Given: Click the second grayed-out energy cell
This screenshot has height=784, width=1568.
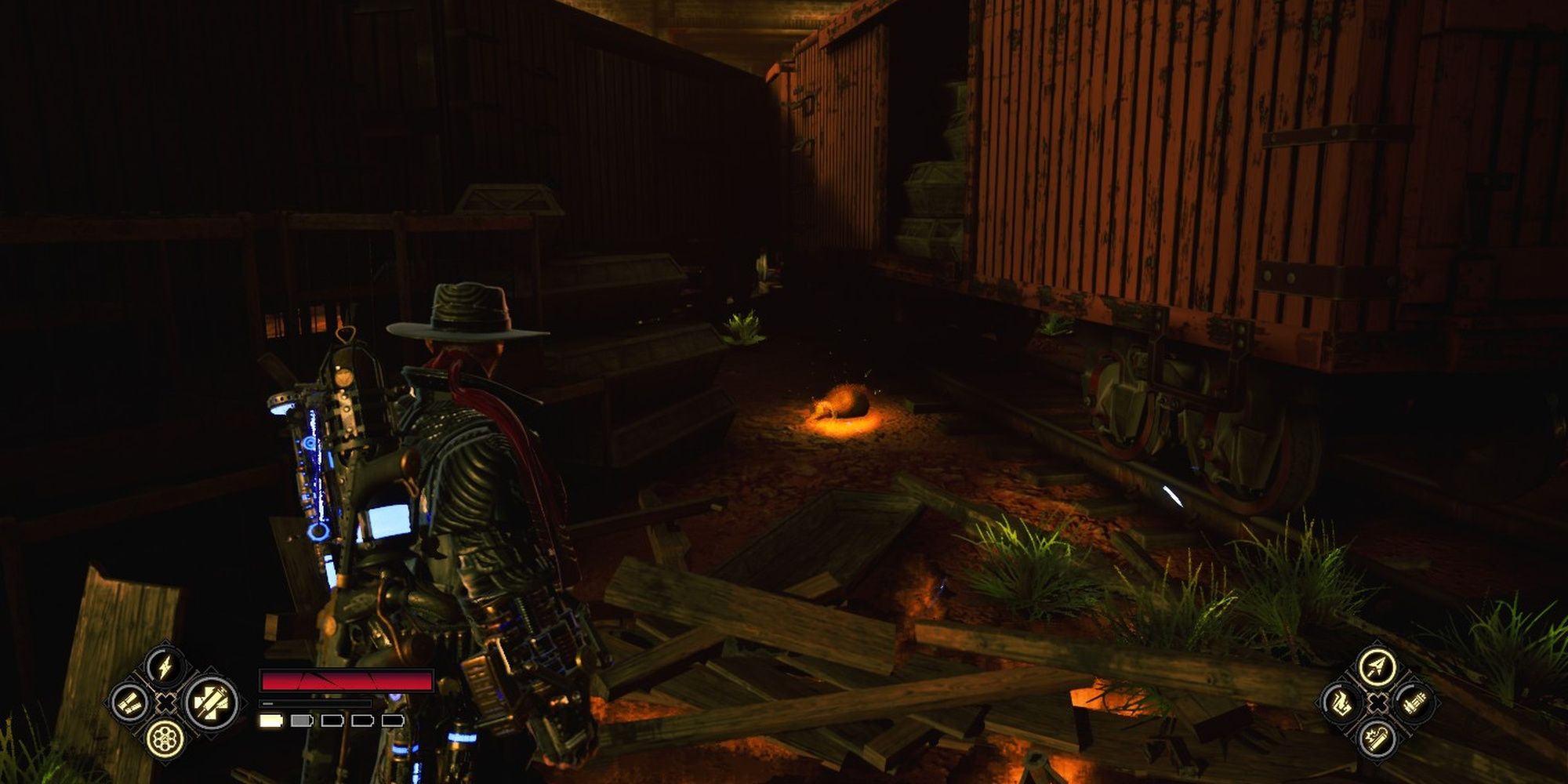Looking at the screenshot, I should 299,721.
